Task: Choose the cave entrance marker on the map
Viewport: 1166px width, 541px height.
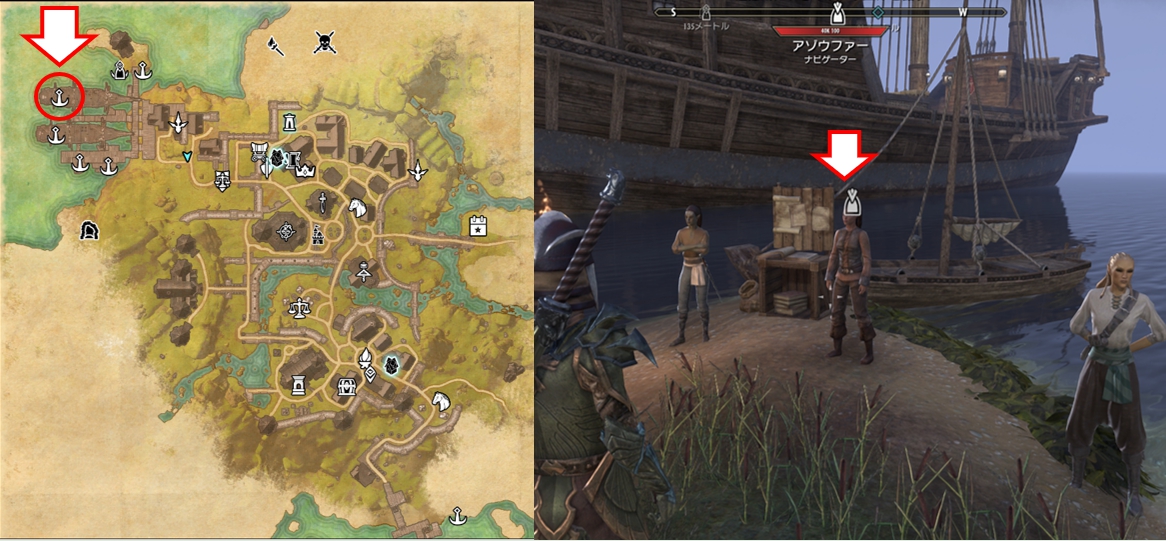Action: (x=91, y=230)
